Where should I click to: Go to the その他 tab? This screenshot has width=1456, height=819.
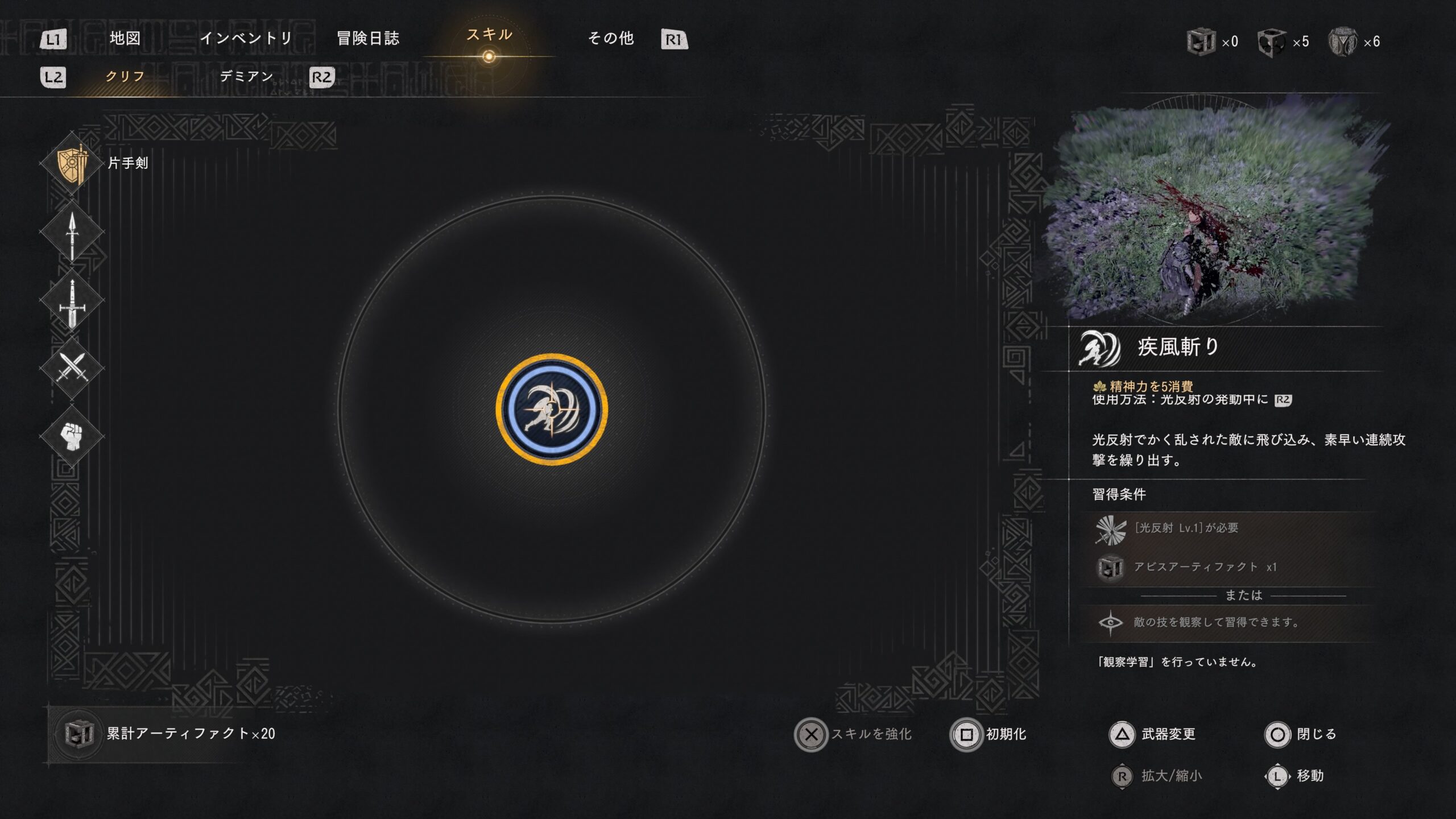point(611,39)
